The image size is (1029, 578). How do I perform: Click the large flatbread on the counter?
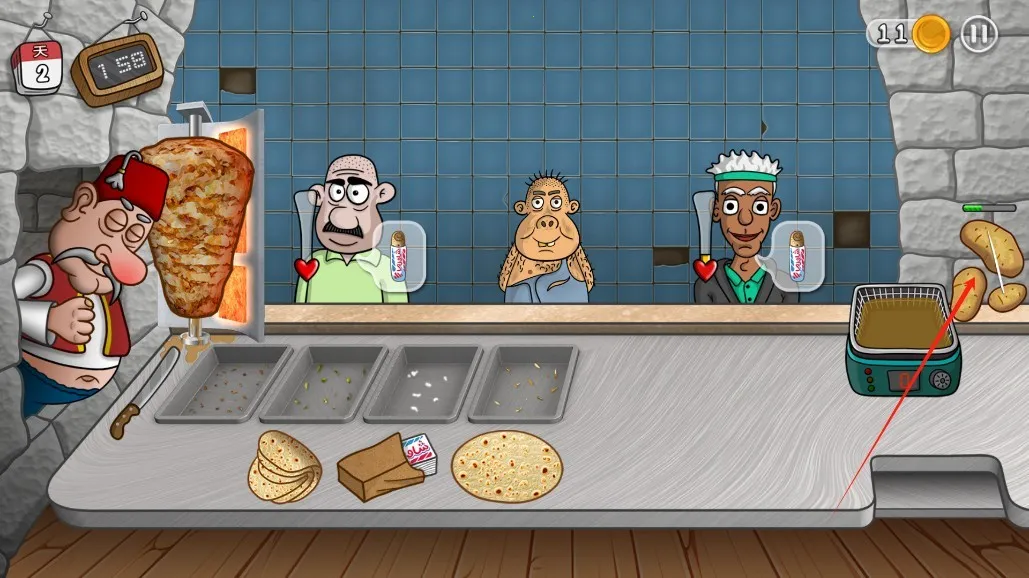(x=507, y=466)
